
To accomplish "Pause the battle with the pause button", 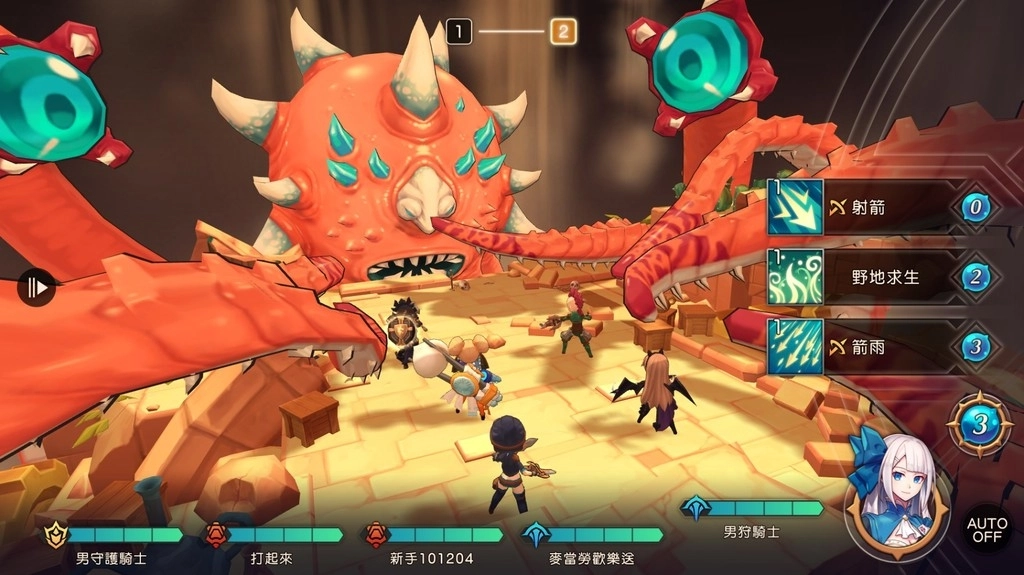I will click(x=36, y=288).
